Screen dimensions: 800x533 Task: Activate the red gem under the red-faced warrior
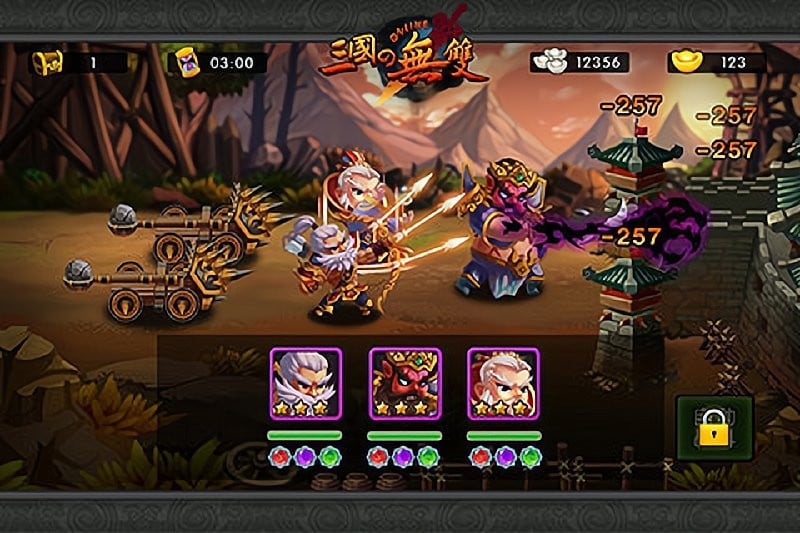(380, 459)
